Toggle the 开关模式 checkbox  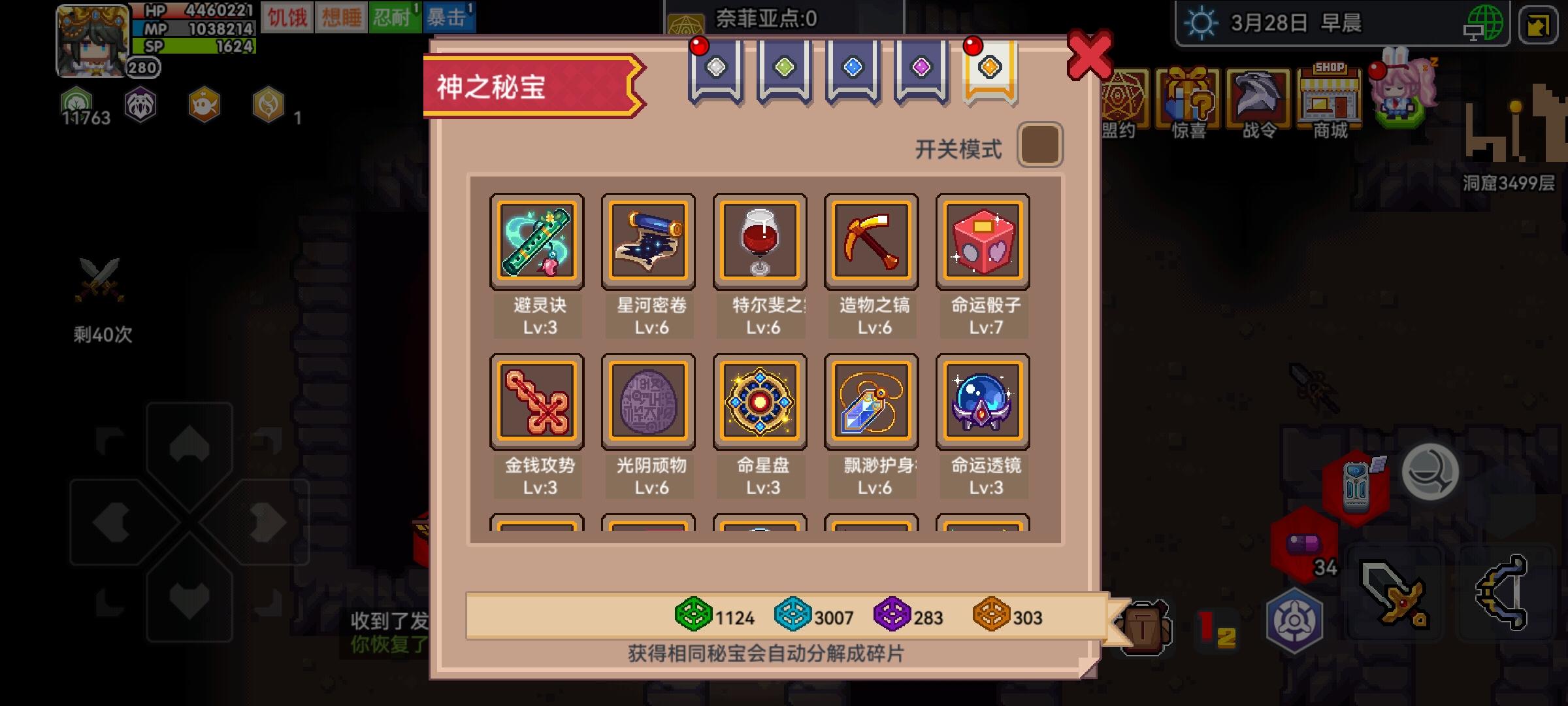pyautogui.click(x=1040, y=145)
